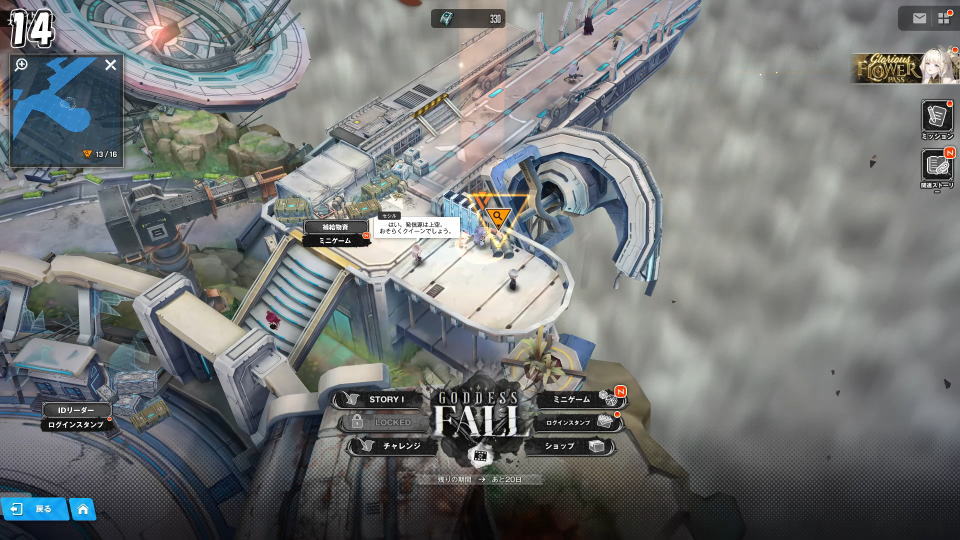The height and width of the screenshot is (540, 960).
Task: Open the チャレンジ challenge mode
Action: tap(394, 446)
